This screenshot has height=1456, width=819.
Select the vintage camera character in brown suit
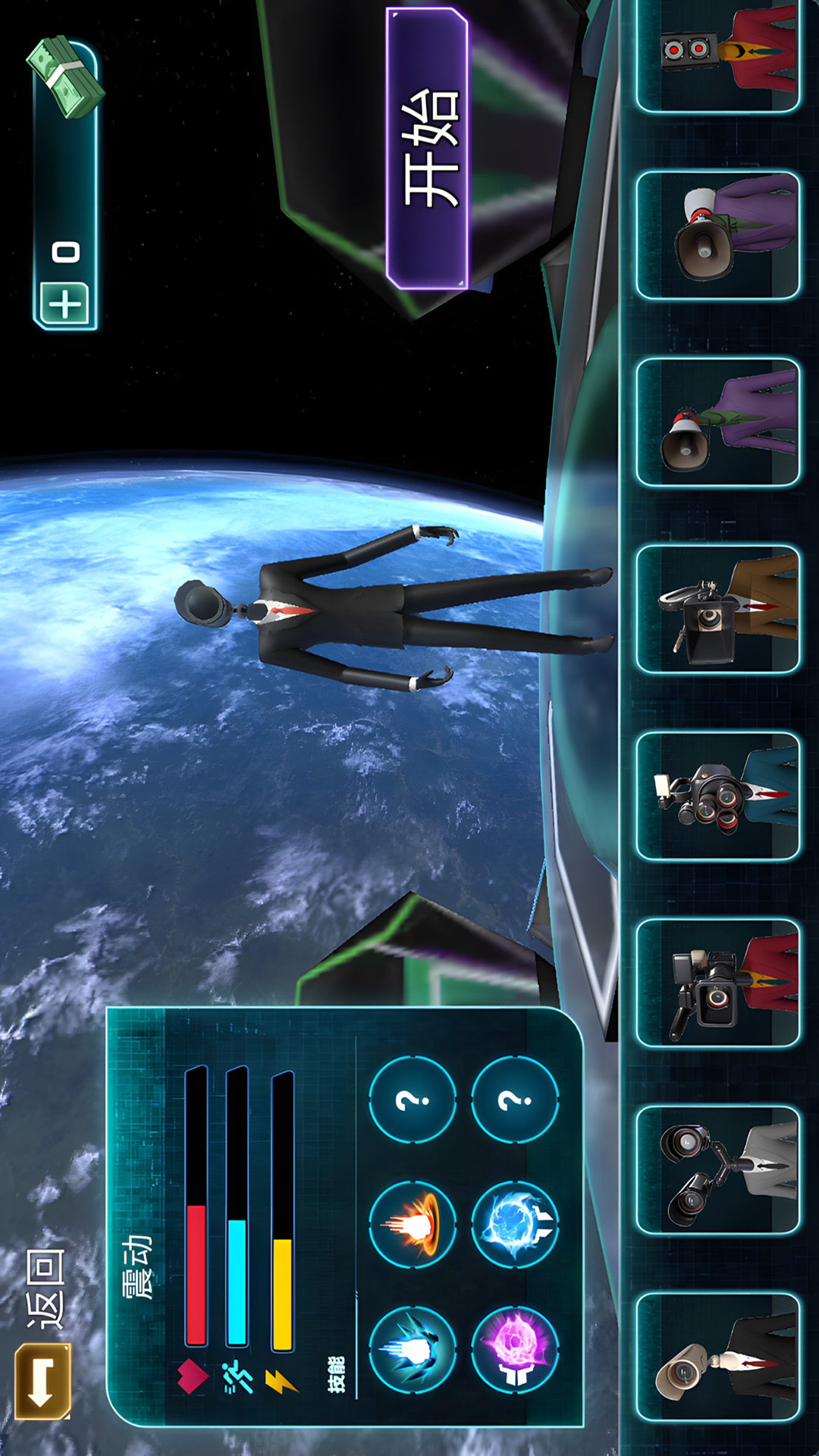pyautogui.click(x=717, y=609)
